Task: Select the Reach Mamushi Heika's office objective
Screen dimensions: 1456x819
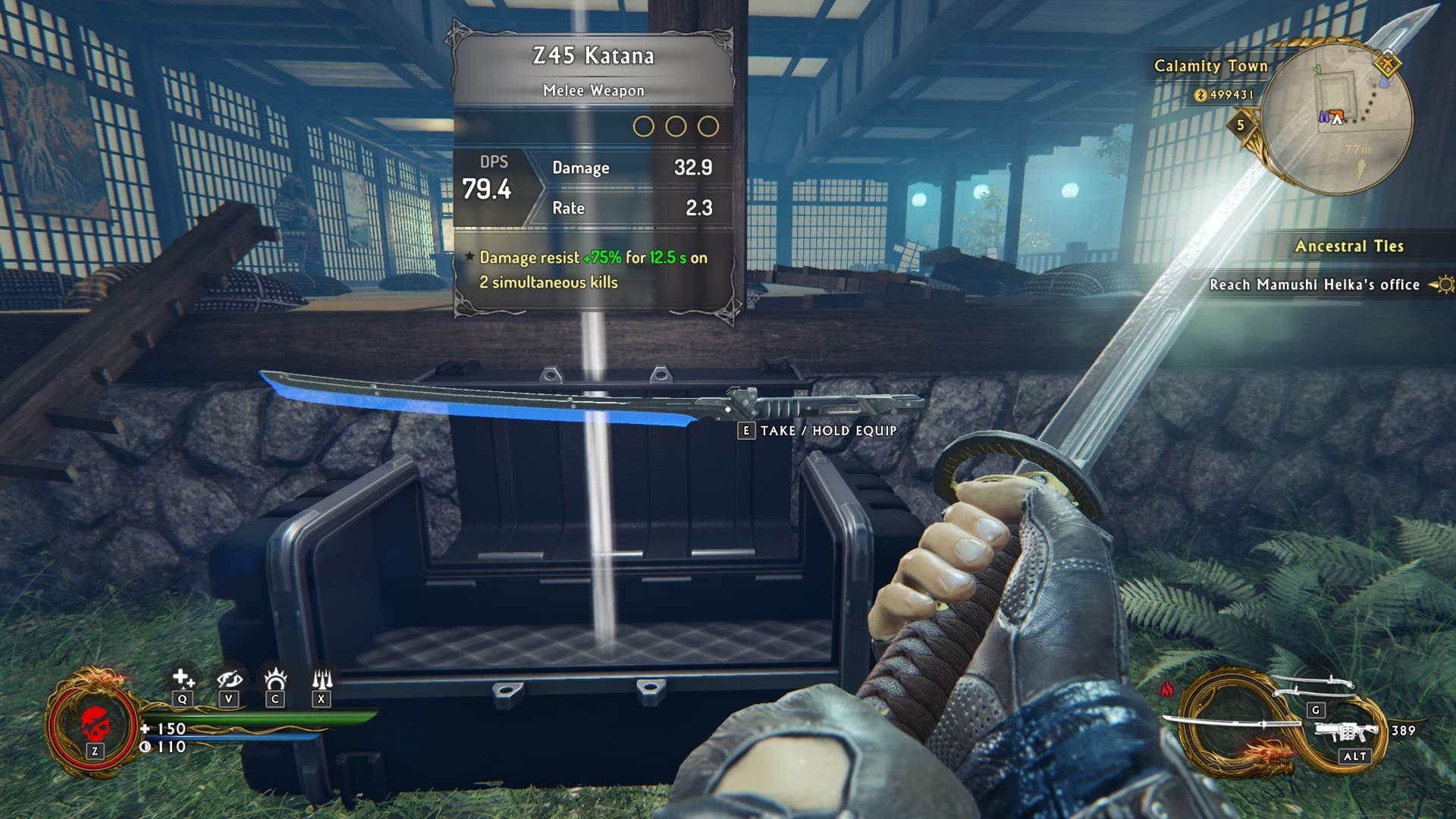Action: (1314, 284)
